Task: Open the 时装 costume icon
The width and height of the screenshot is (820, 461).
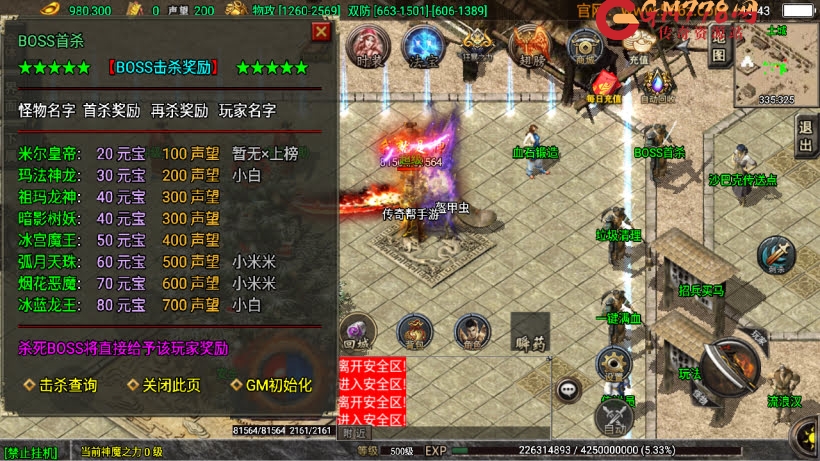Action: pyautogui.click(x=366, y=46)
